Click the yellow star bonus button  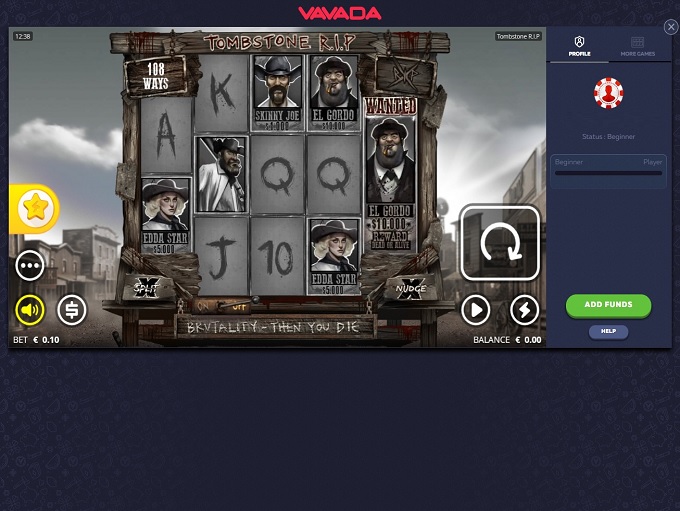(35, 208)
